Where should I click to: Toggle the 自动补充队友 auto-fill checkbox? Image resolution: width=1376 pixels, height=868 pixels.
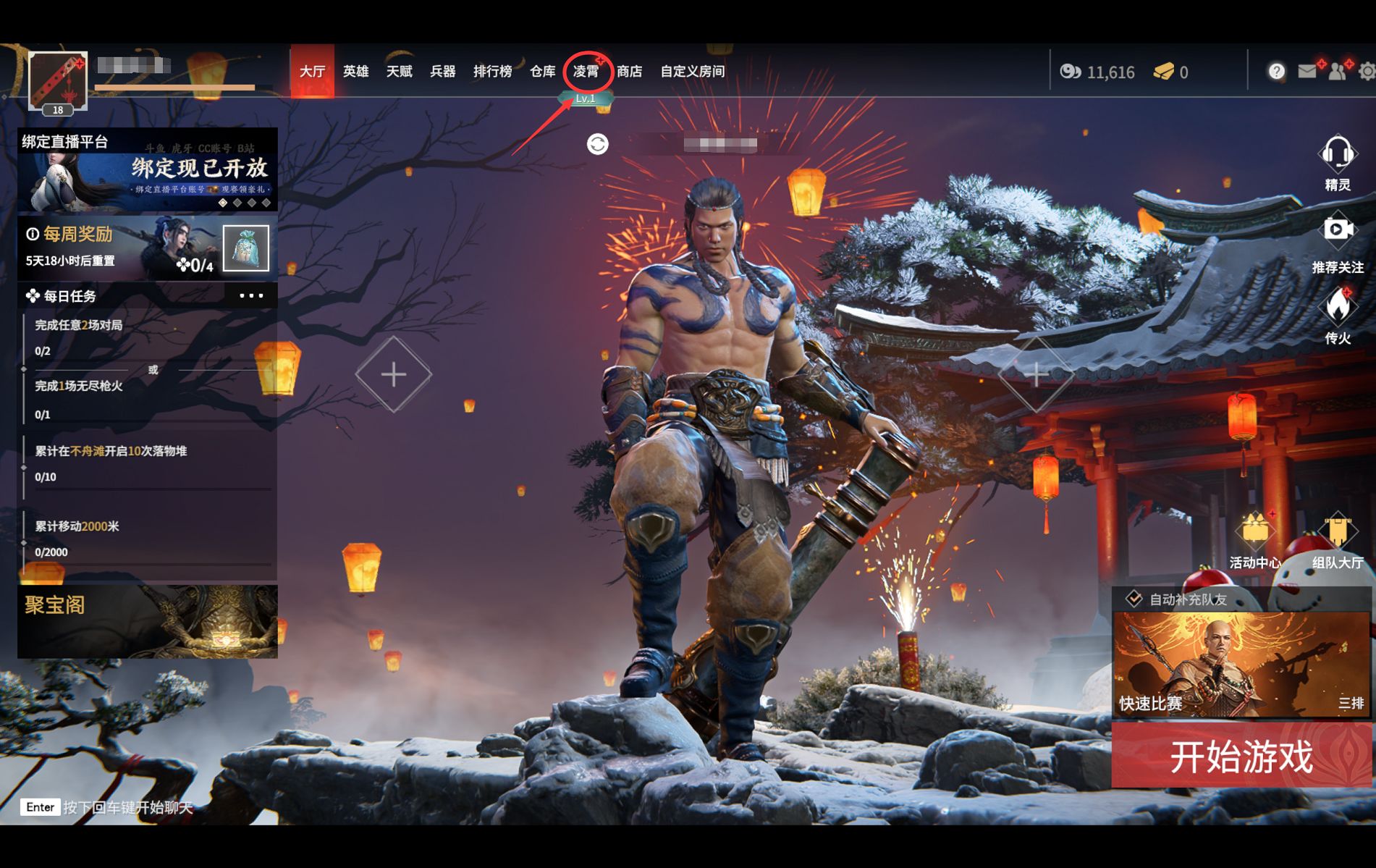click(x=1134, y=599)
